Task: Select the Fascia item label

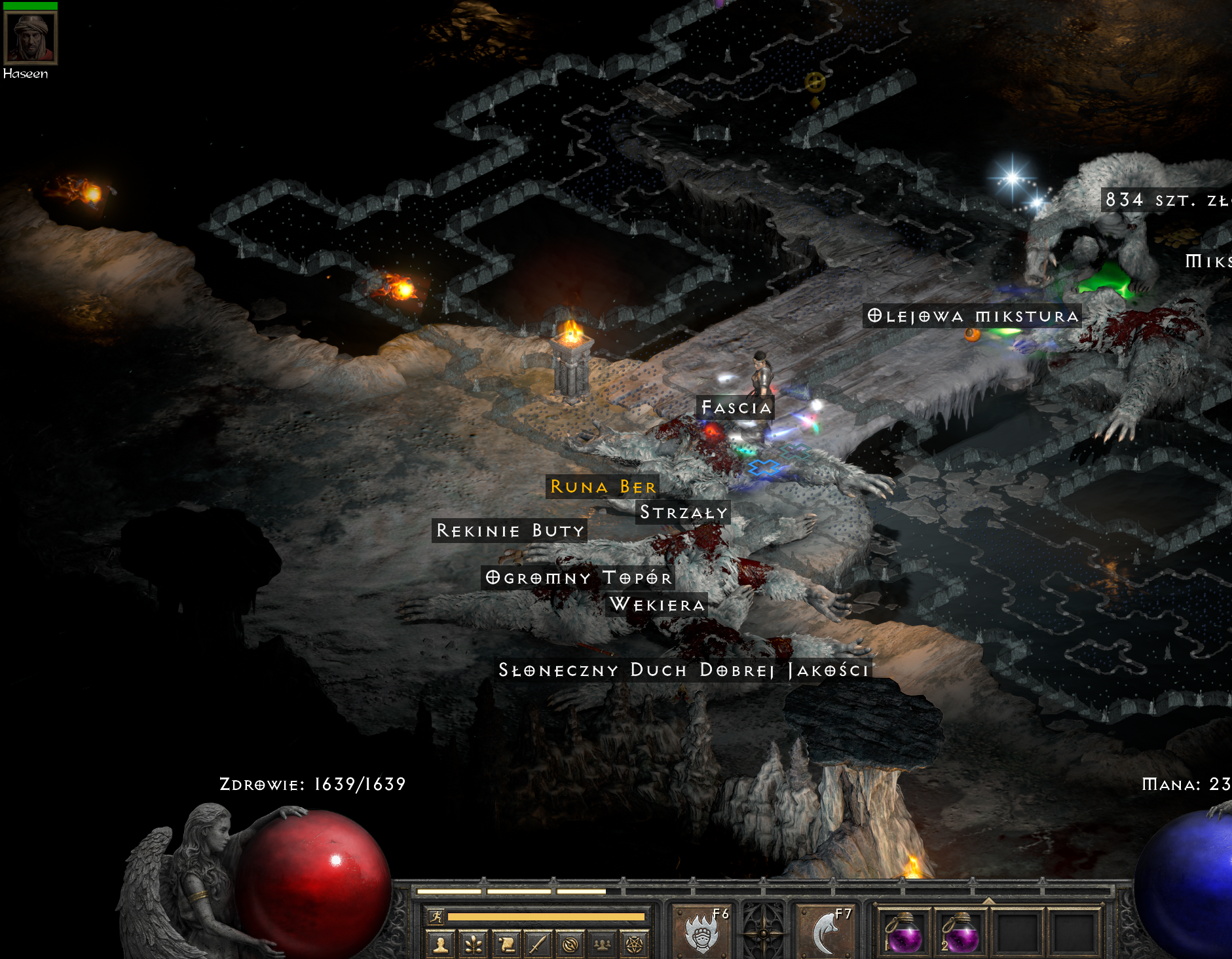Action: 736,407
